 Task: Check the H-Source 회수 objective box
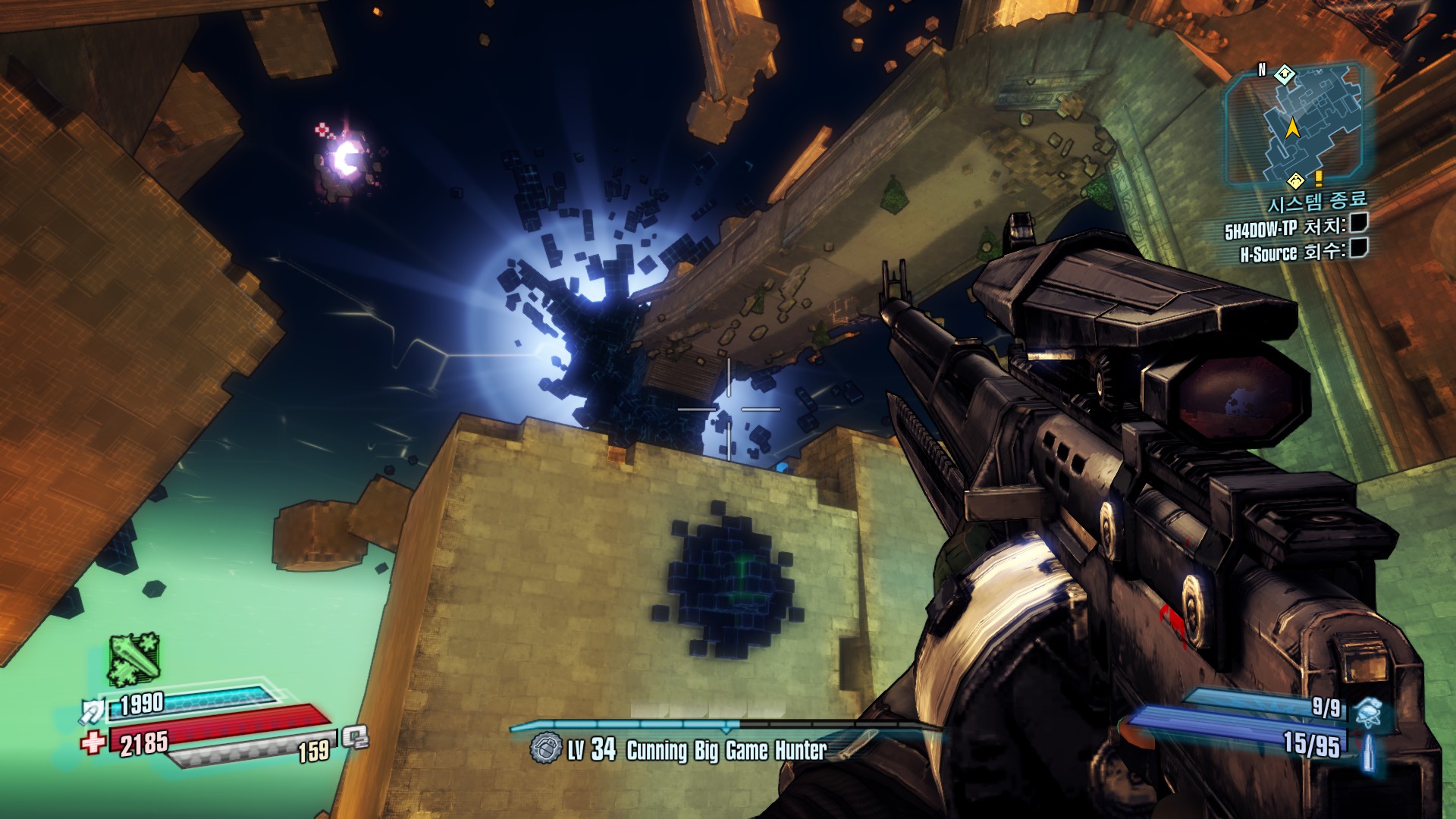[x=1358, y=248]
